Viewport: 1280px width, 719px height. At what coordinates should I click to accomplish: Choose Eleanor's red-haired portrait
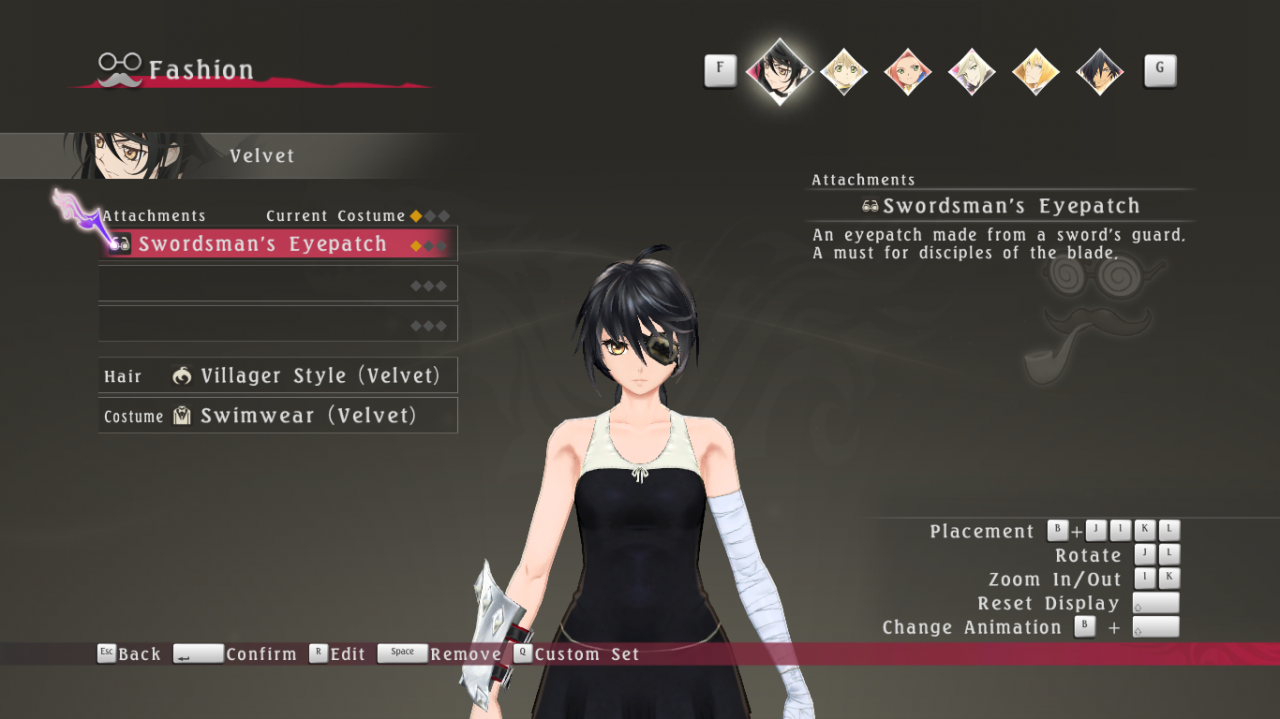(907, 71)
